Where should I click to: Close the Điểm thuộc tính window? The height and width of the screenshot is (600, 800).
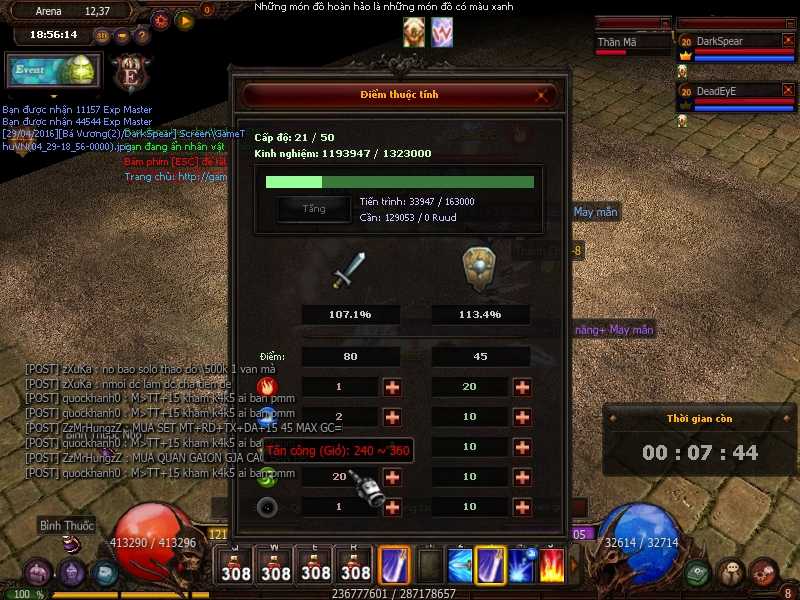coord(543,96)
